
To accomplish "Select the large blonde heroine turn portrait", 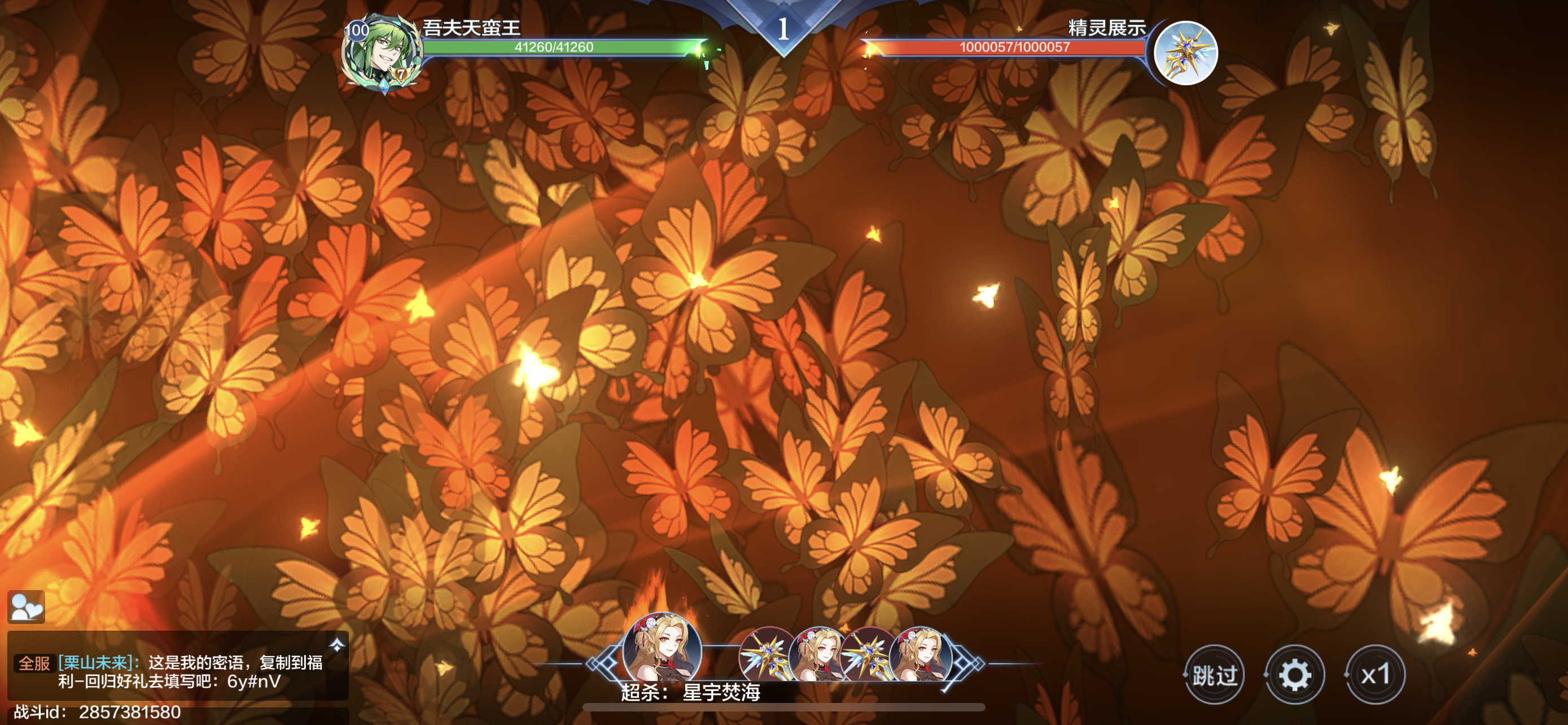I will (x=662, y=649).
